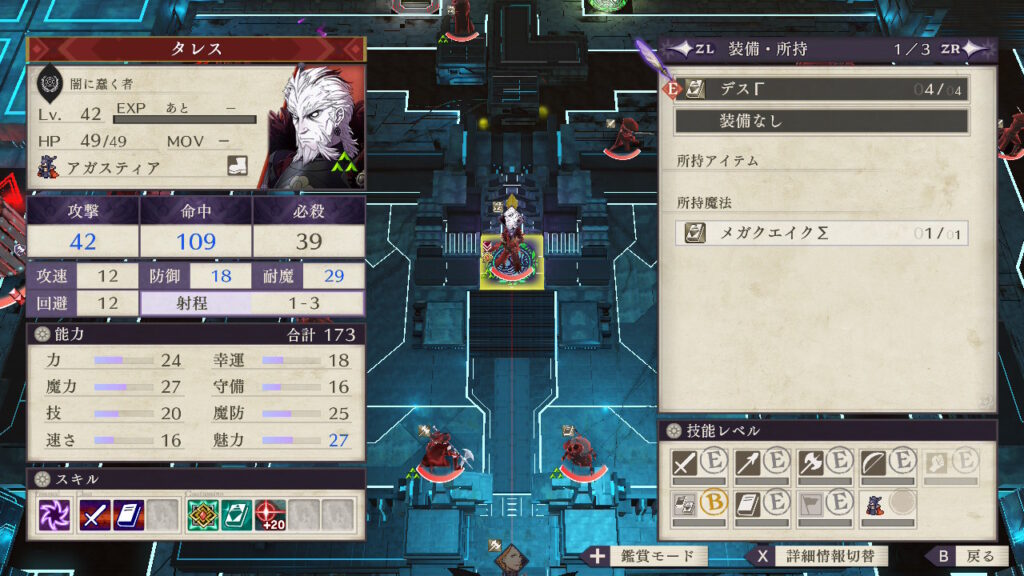Viewport: 1024px width, 576px height.
Task: Choose the 装備なし equipment row
Action: point(821,121)
